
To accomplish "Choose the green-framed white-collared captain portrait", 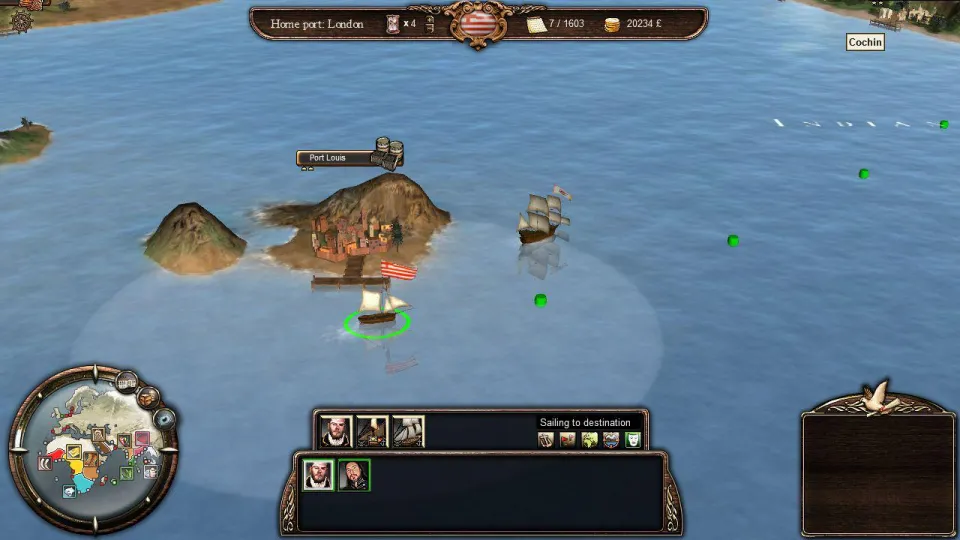I will 318,475.
